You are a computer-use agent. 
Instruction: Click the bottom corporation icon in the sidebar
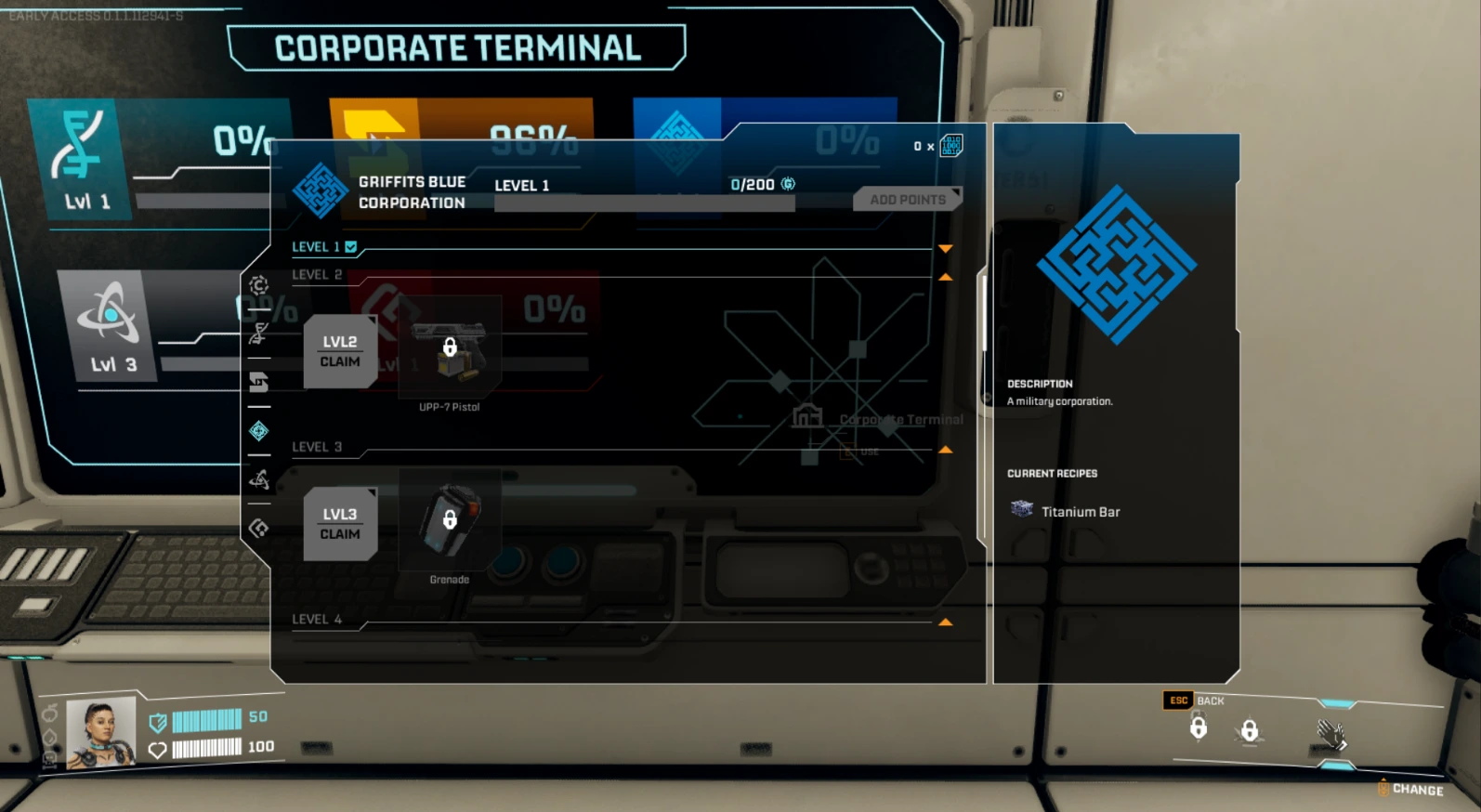(x=259, y=527)
